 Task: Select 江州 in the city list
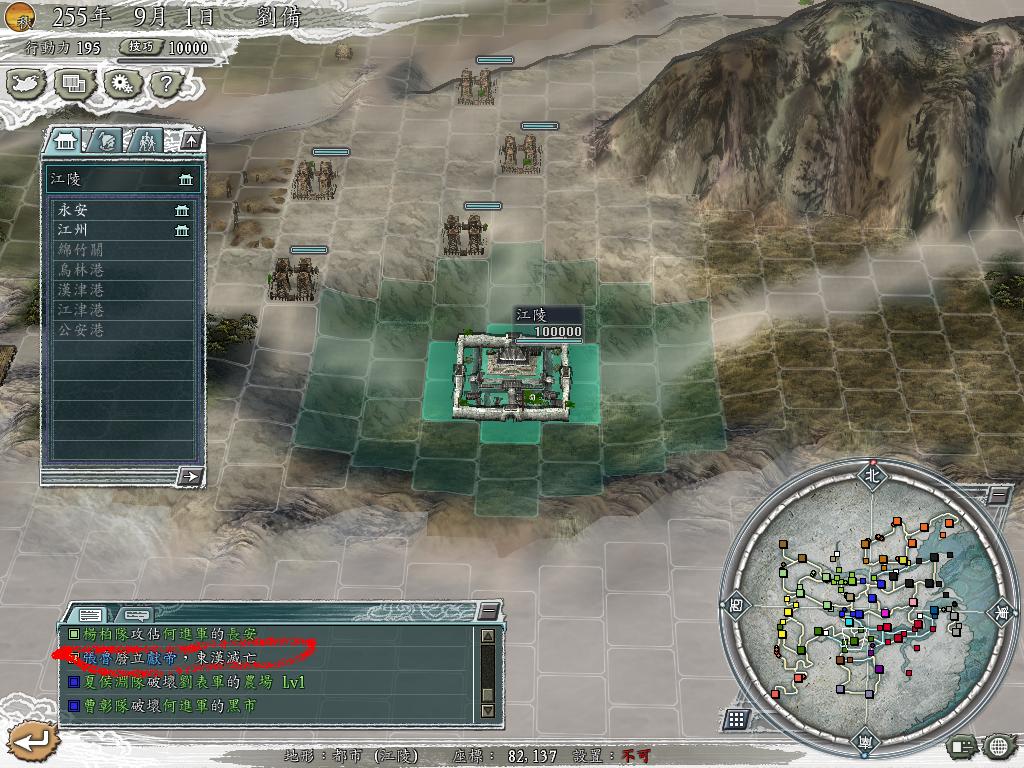pyautogui.click(x=122, y=230)
